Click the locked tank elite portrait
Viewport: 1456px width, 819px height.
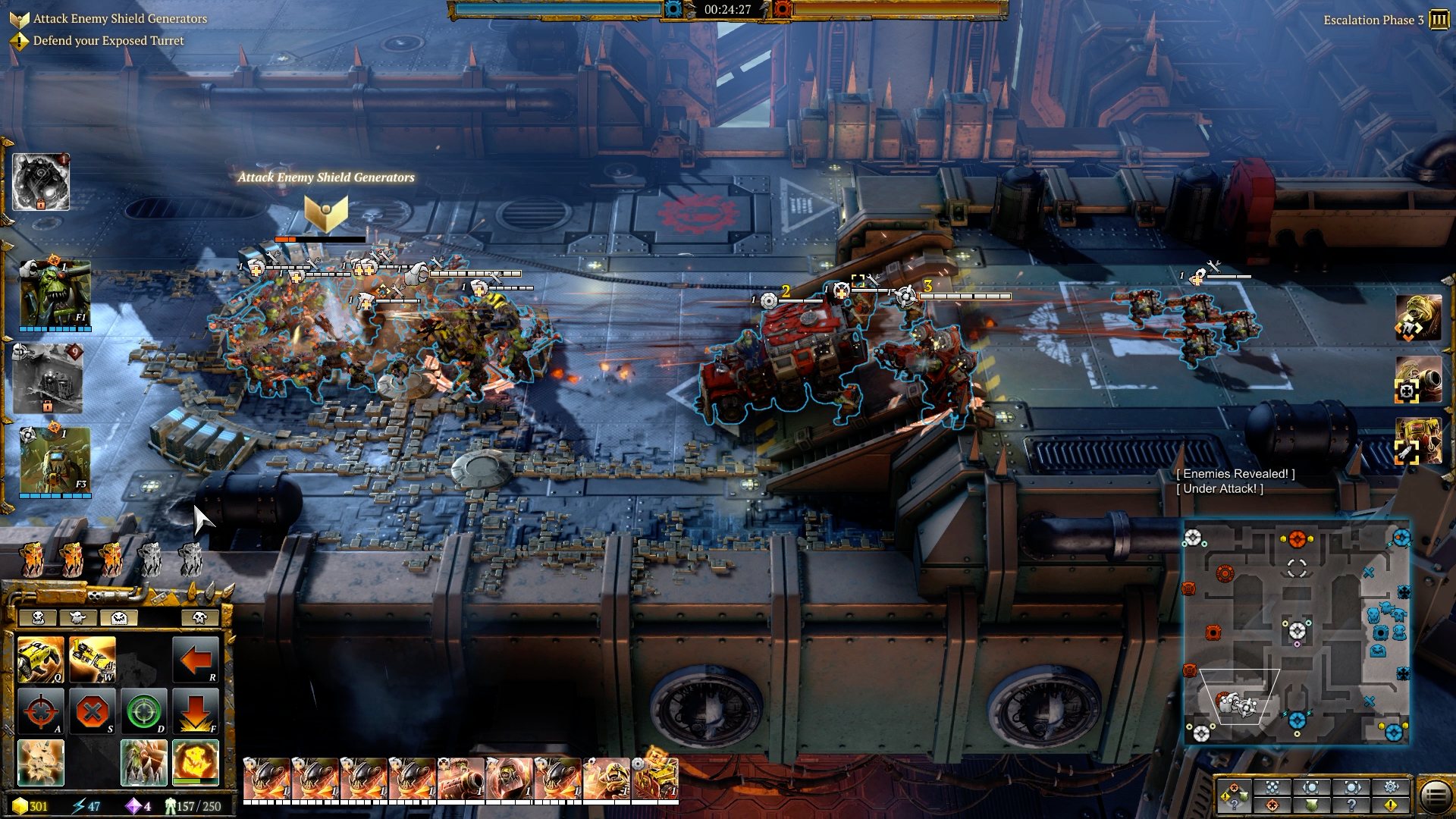[x=47, y=378]
